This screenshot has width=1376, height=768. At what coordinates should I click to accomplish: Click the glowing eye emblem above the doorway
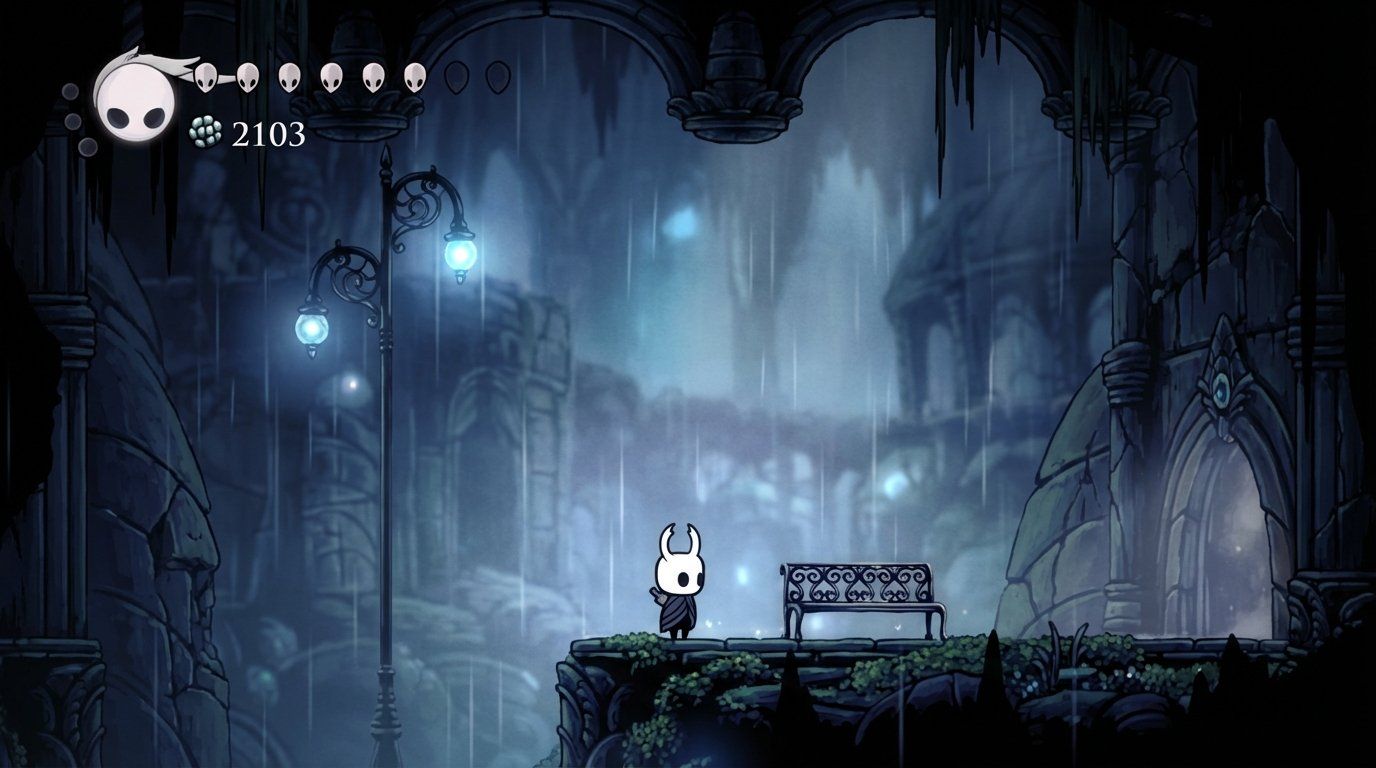click(x=1221, y=390)
